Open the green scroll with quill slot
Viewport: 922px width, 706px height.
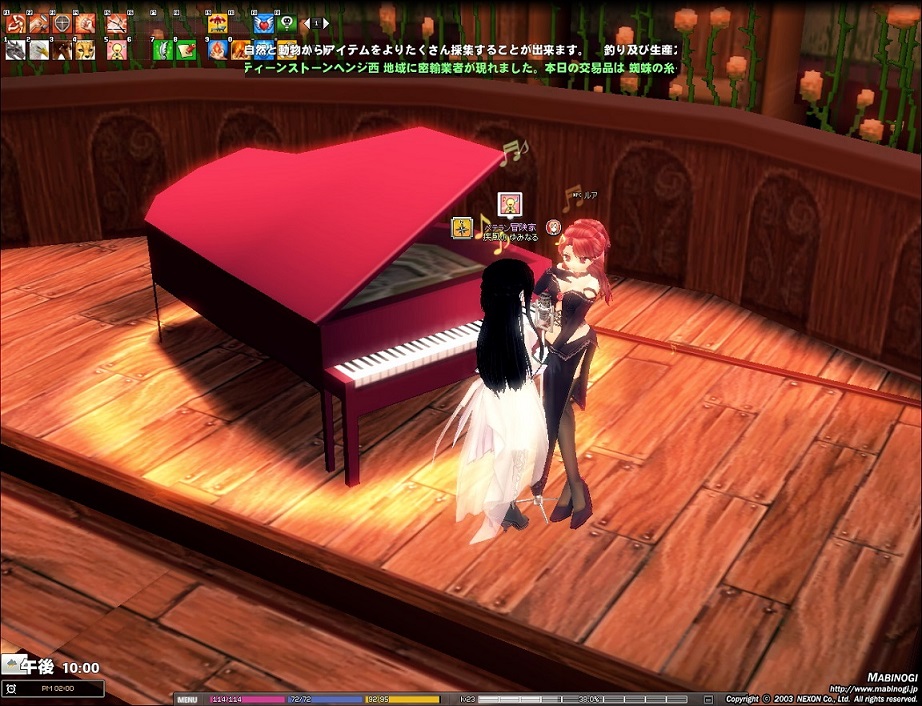[x=186, y=49]
